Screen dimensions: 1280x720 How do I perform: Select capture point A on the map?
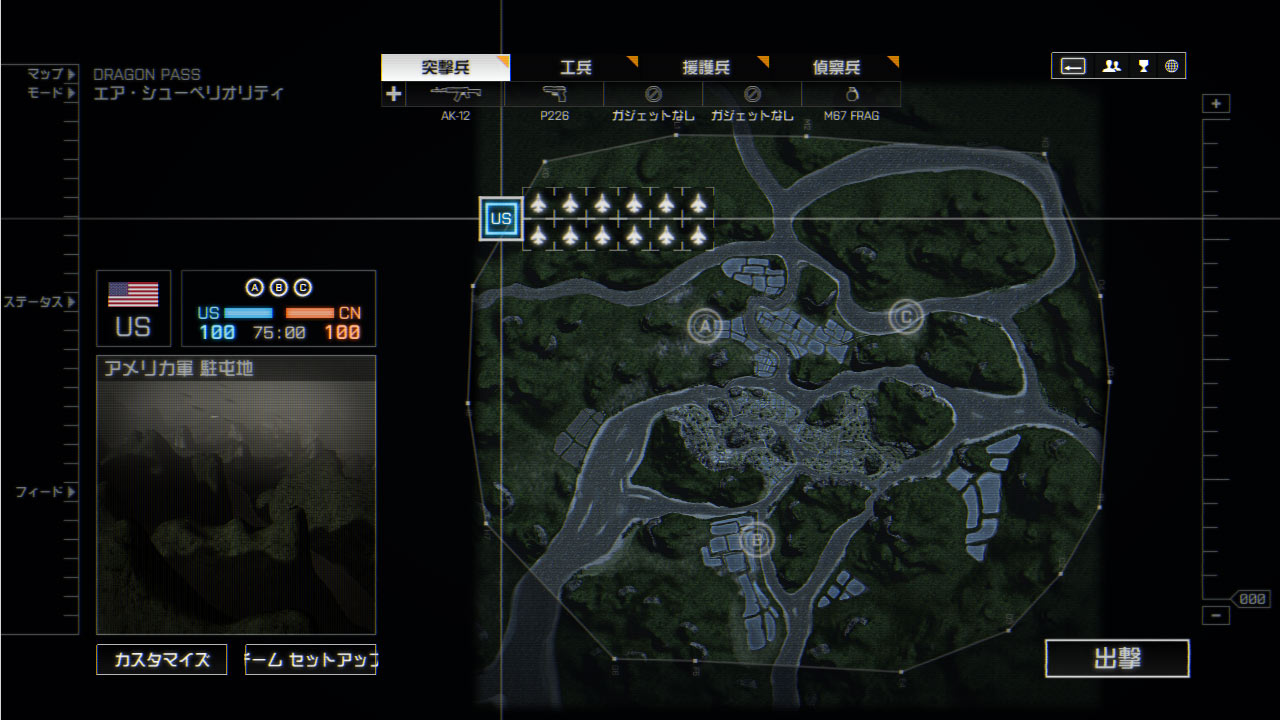pyautogui.click(x=705, y=326)
